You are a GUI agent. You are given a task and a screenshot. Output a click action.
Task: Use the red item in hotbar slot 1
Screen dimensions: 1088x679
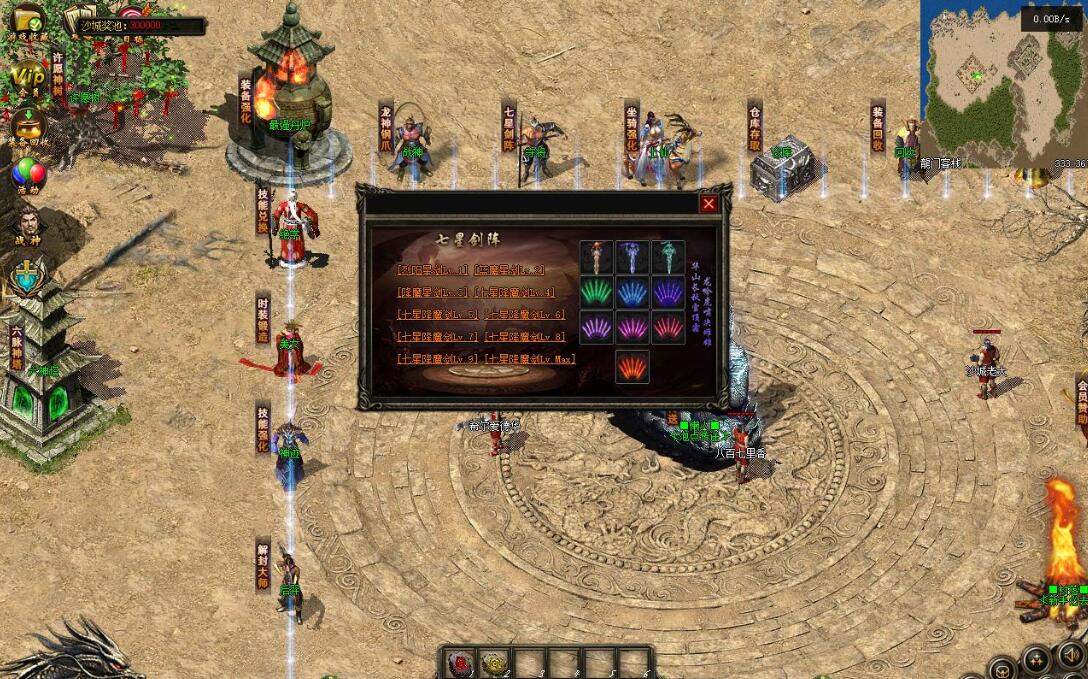[x=463, y=662]
